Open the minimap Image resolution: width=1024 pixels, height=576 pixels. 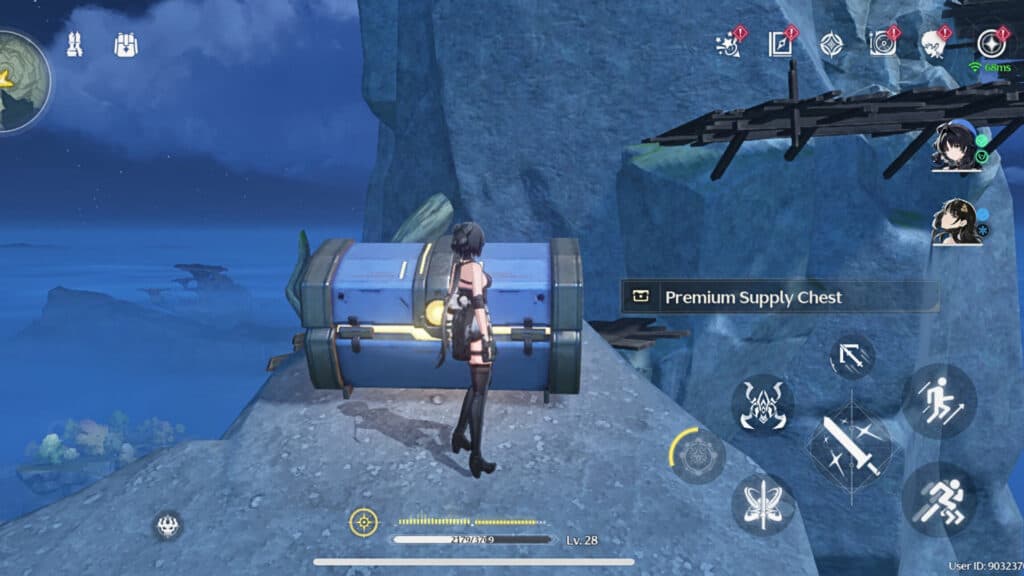[x=20, y=82]
